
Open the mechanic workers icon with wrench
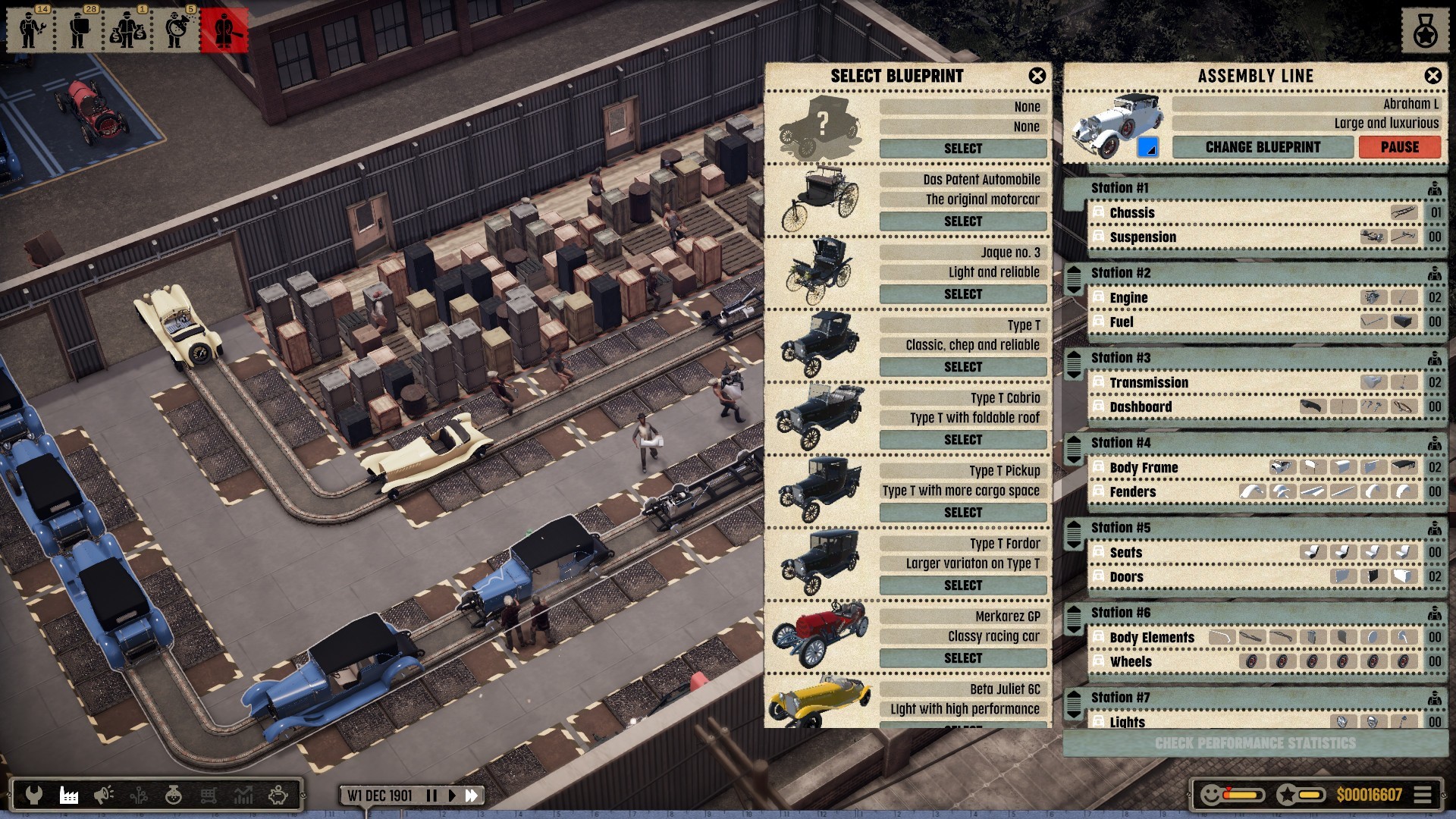click(30, 30)
